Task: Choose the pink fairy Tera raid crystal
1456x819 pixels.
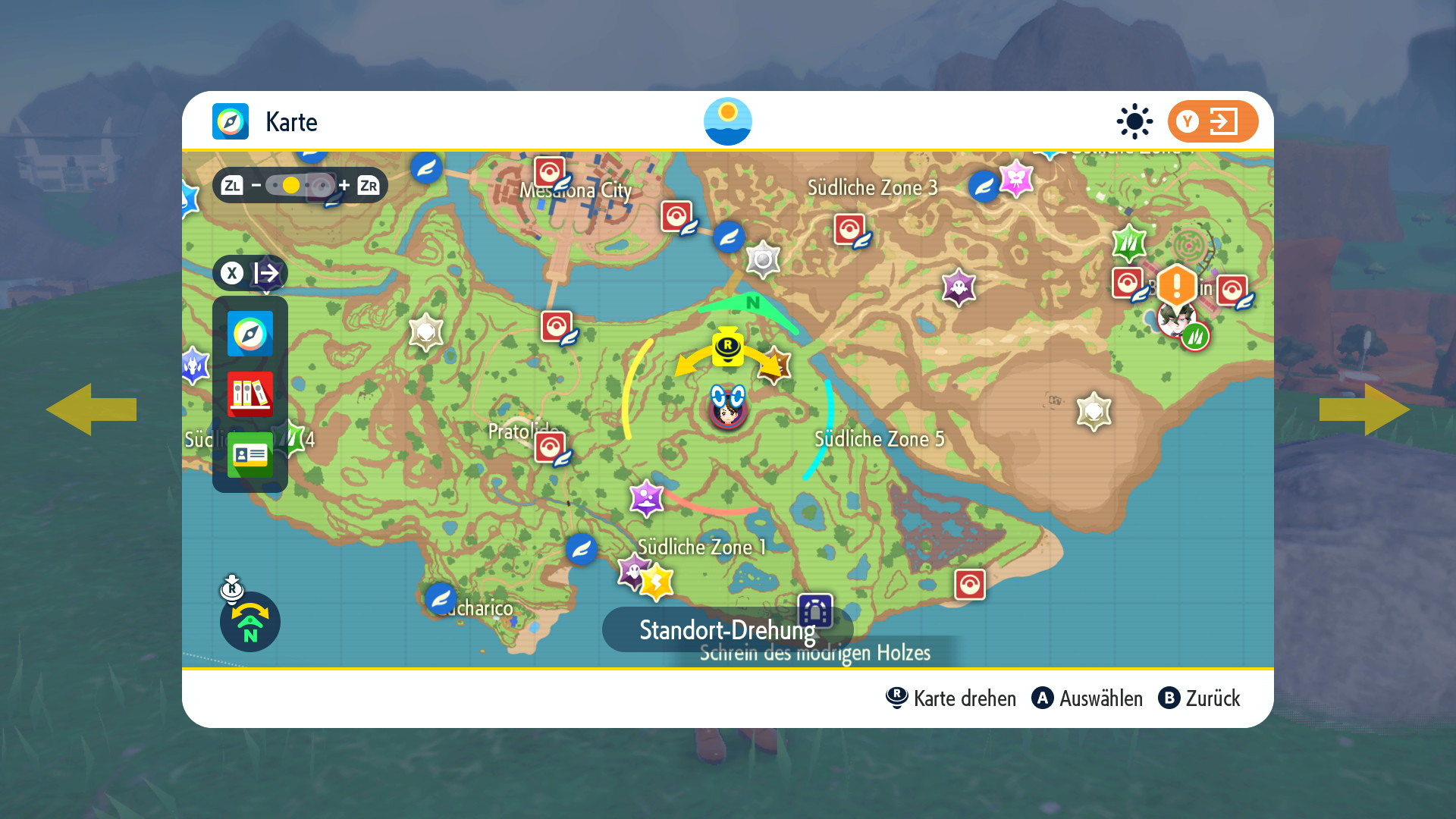Action: pos(1016,179)
